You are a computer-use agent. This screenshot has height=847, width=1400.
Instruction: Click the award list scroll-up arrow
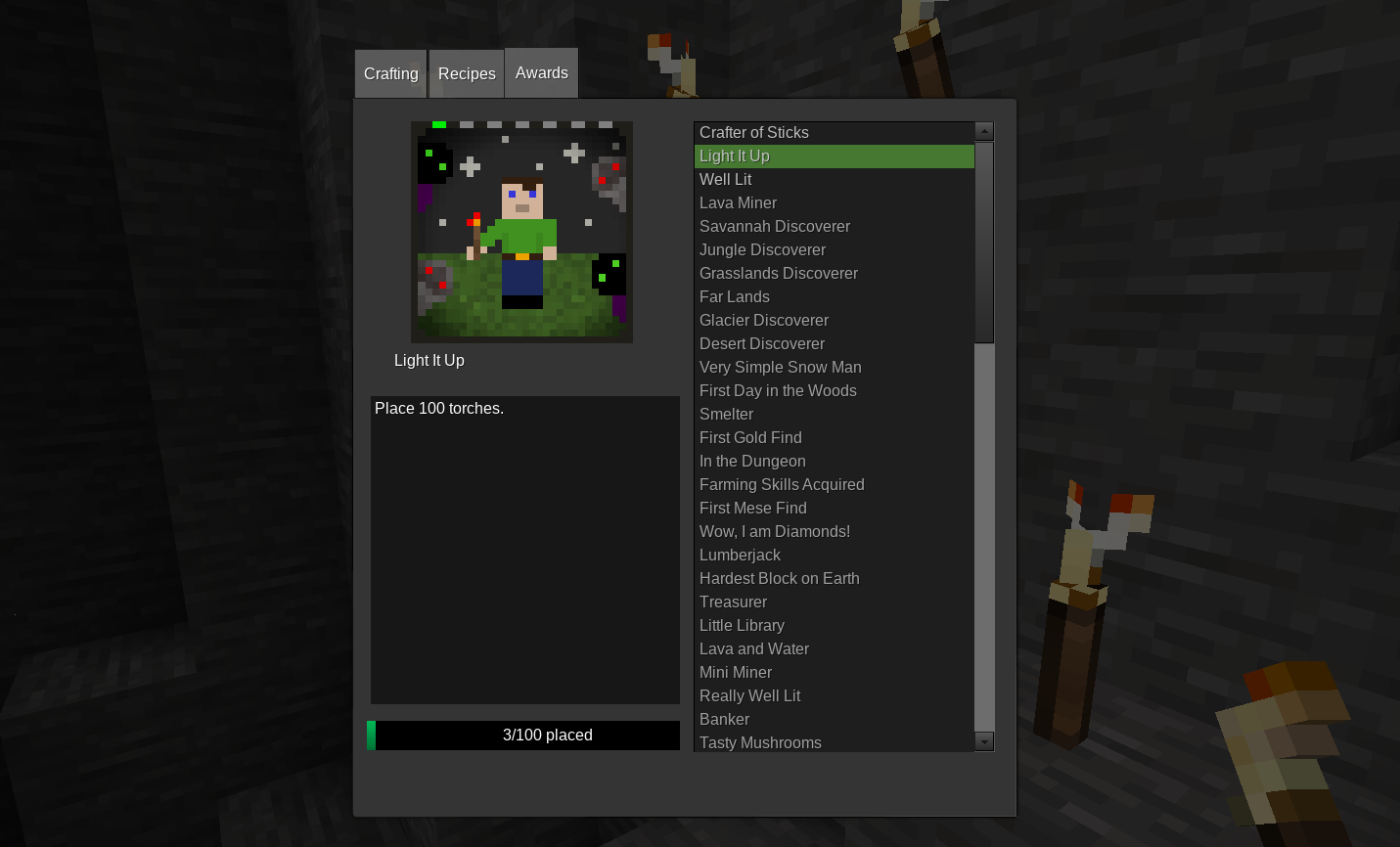984,131
